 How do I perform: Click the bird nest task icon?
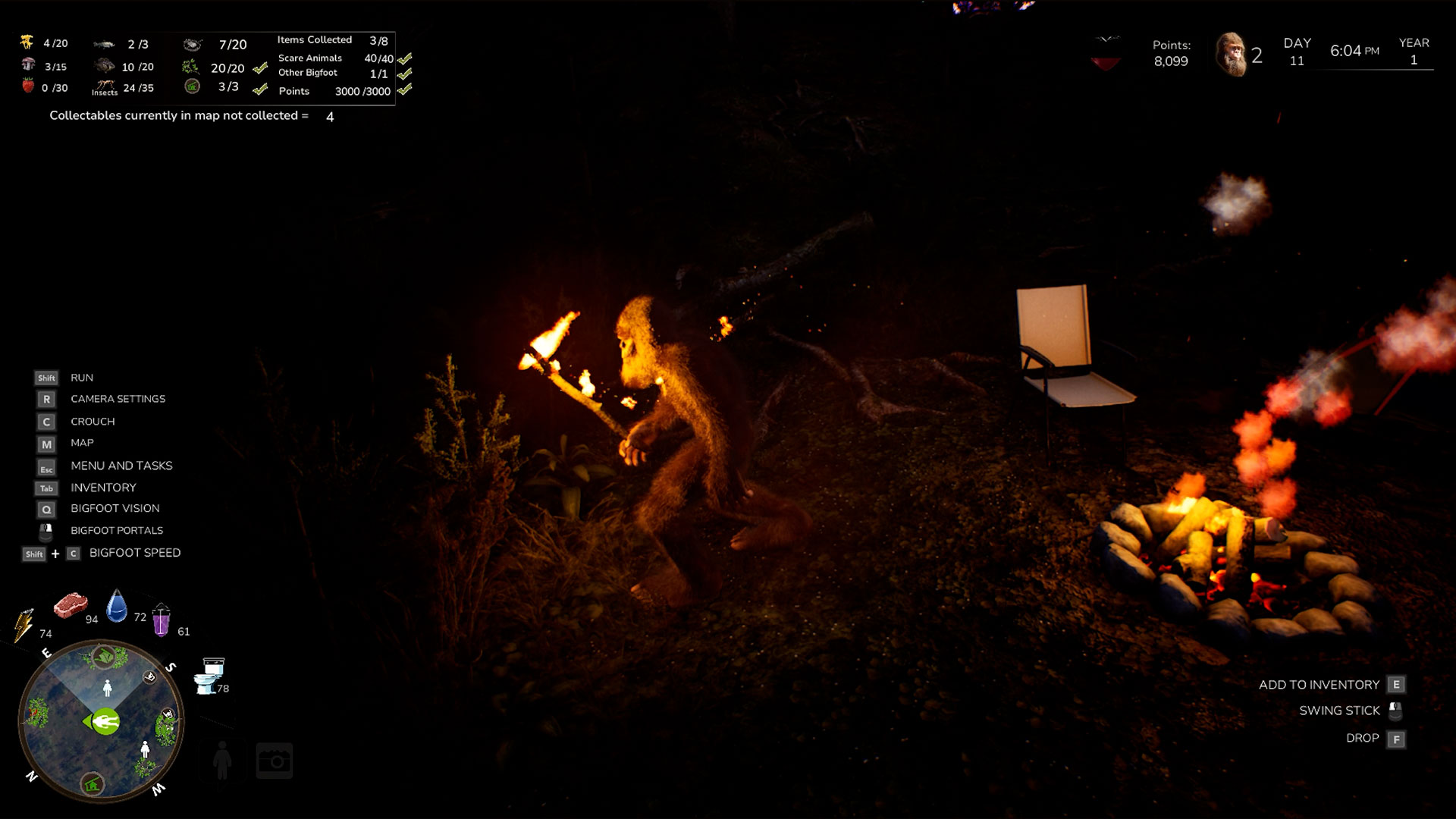(192, 45)
